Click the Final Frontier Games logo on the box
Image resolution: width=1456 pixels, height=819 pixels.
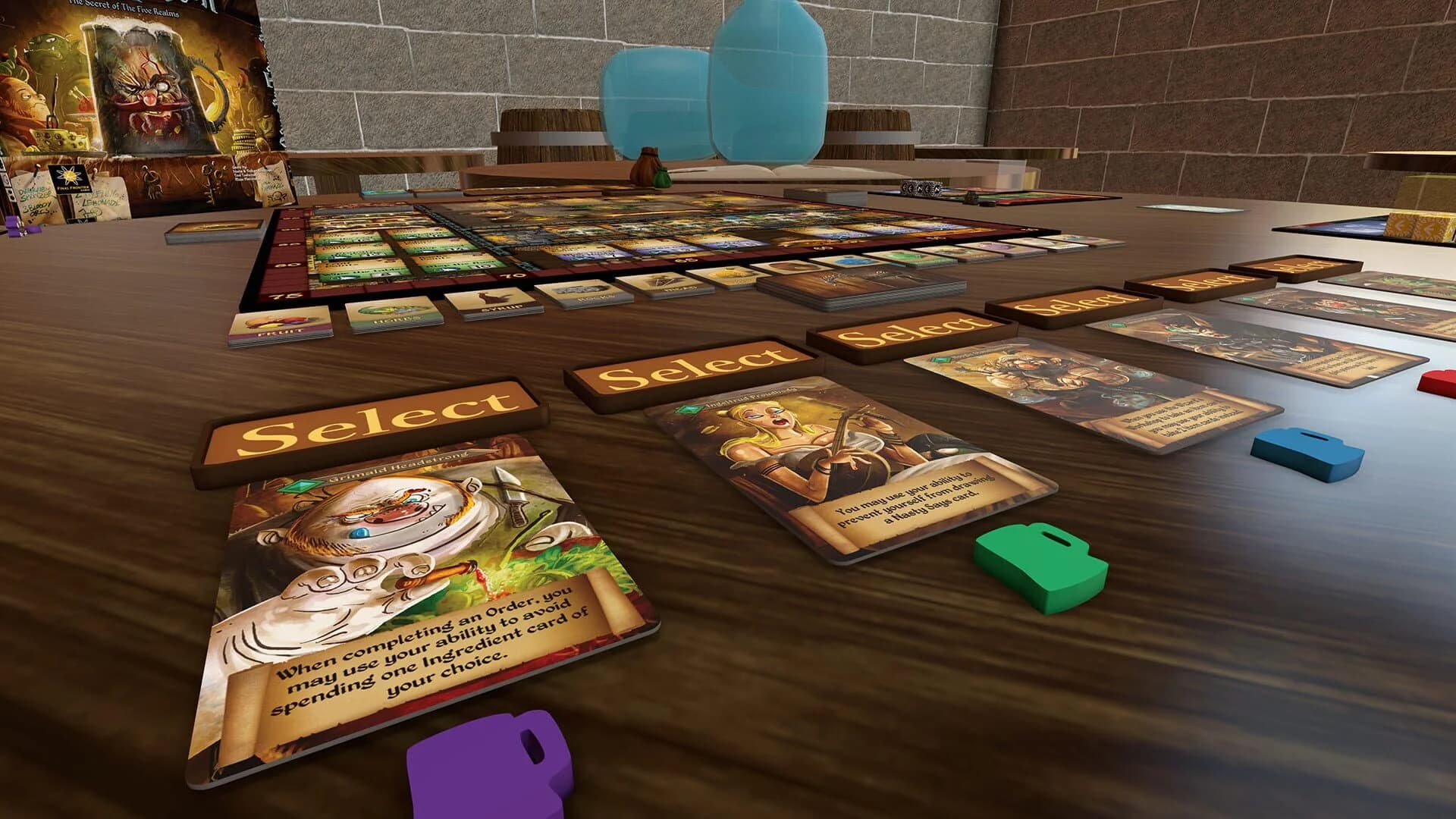pyautogui.click(x=70, y=180)
